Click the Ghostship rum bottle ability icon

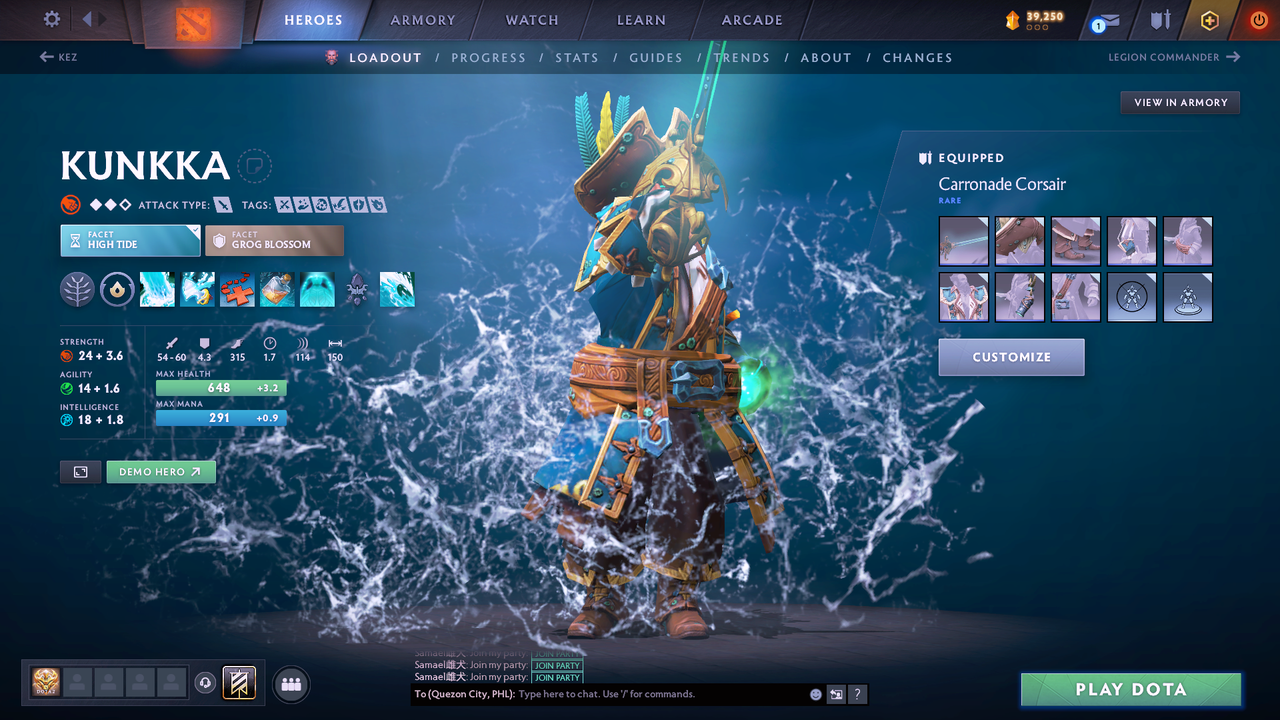(x=277, y=289)
